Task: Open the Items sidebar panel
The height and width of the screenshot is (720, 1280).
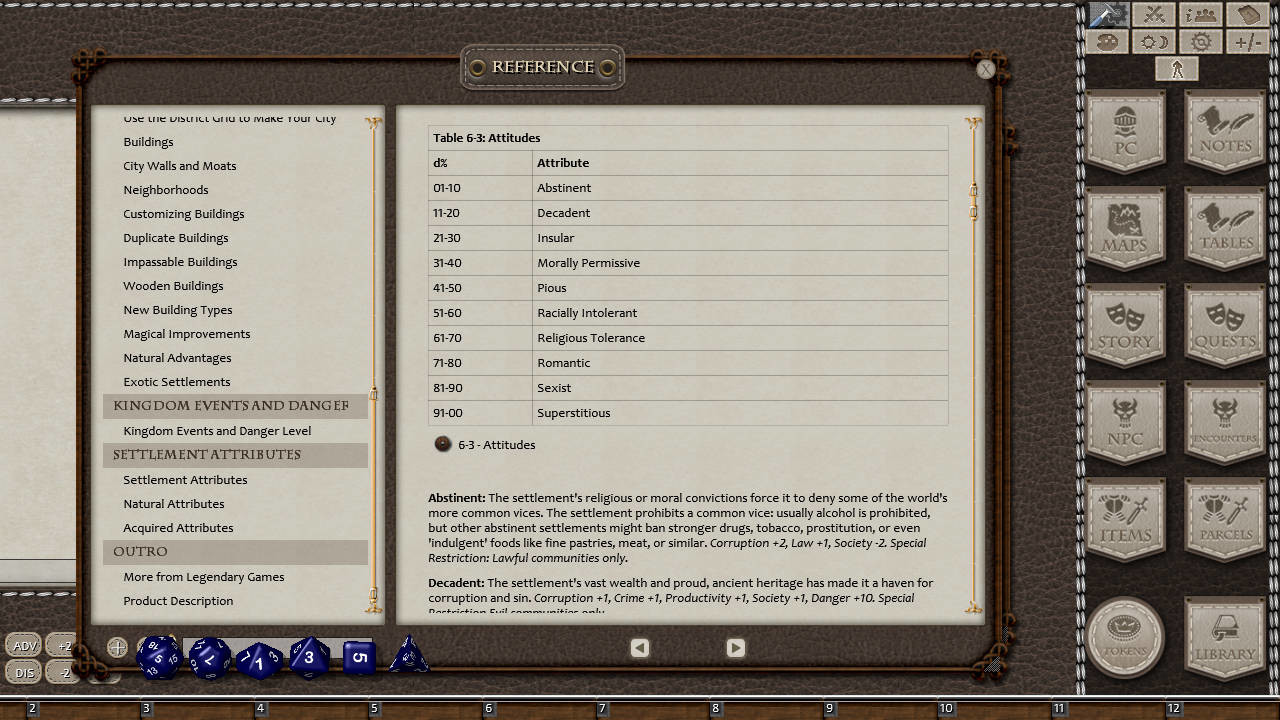Action: point(1124,518)
